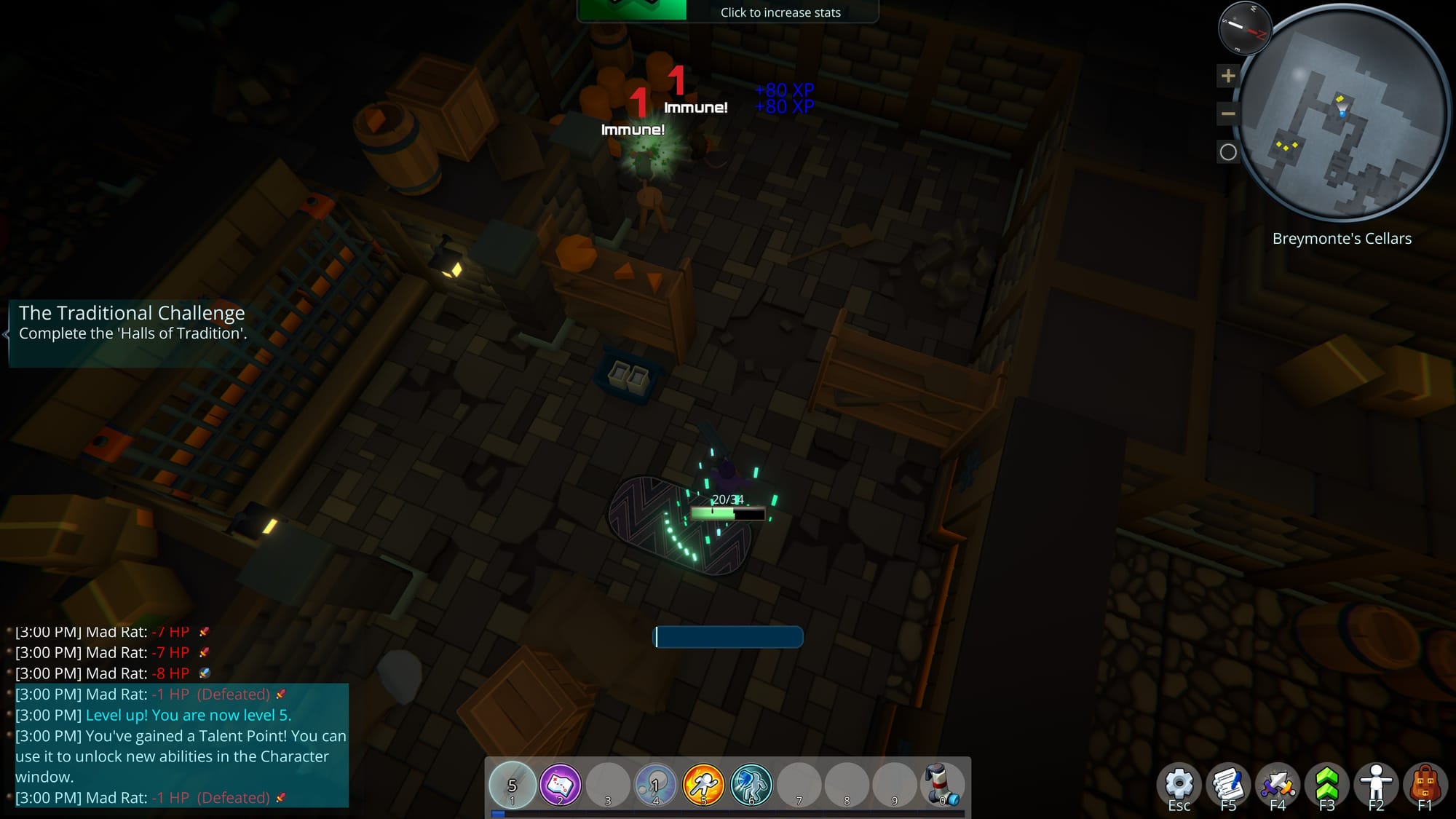Activate the sword attack in slot 1

(513, 784)
